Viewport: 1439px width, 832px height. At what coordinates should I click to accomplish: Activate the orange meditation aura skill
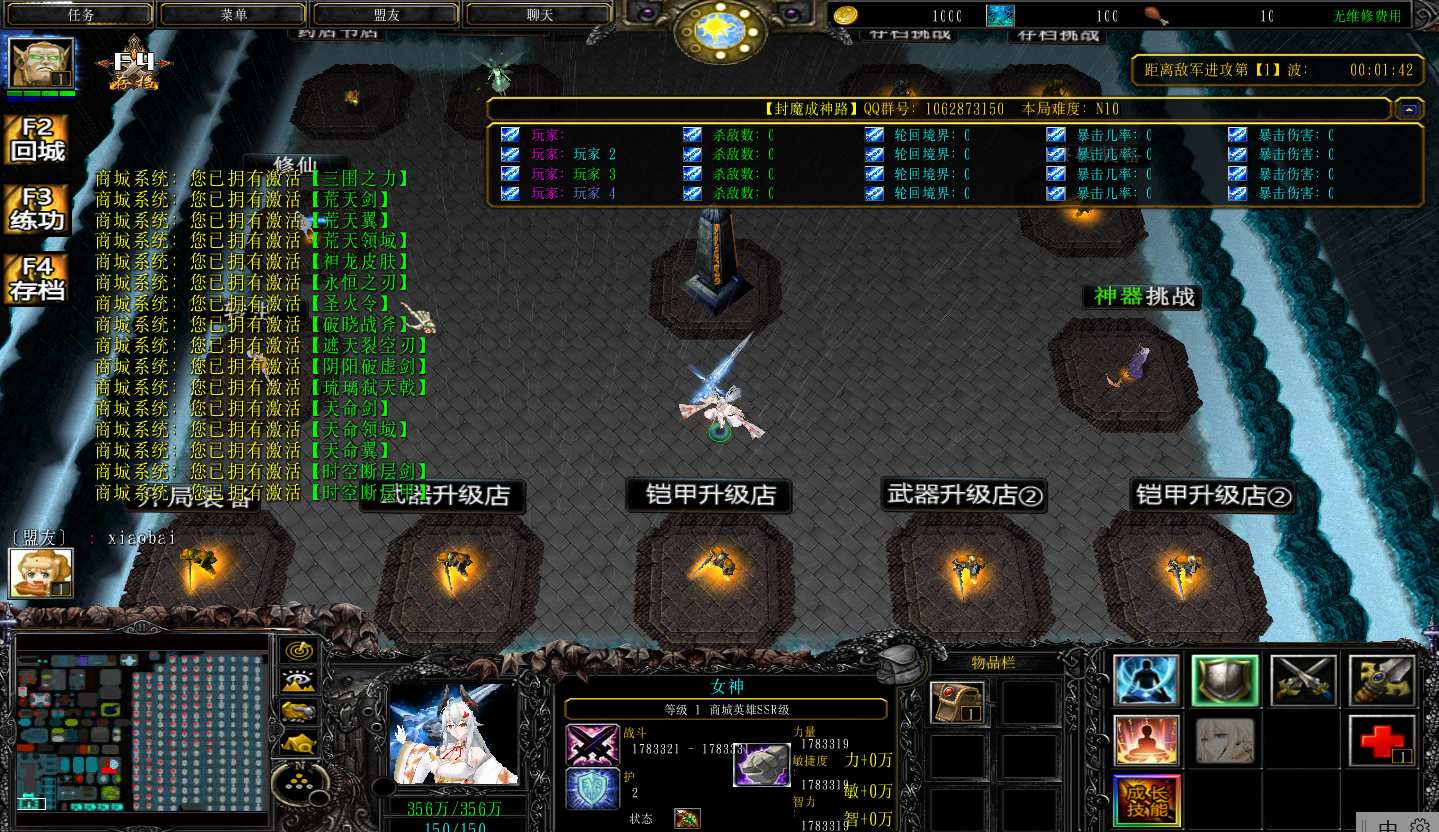click(1146, 740)
